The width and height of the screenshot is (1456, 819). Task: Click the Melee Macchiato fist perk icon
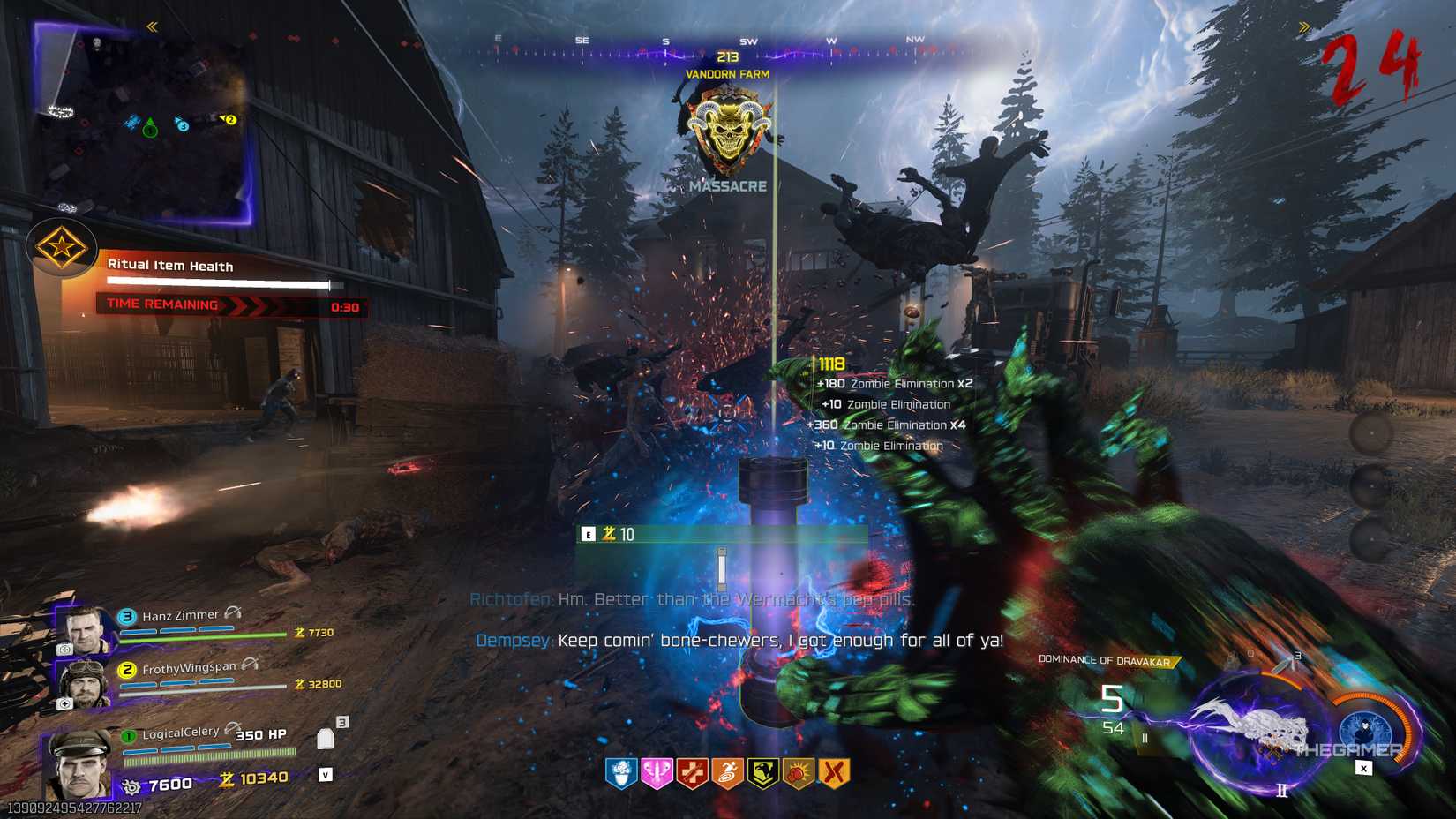797,773
